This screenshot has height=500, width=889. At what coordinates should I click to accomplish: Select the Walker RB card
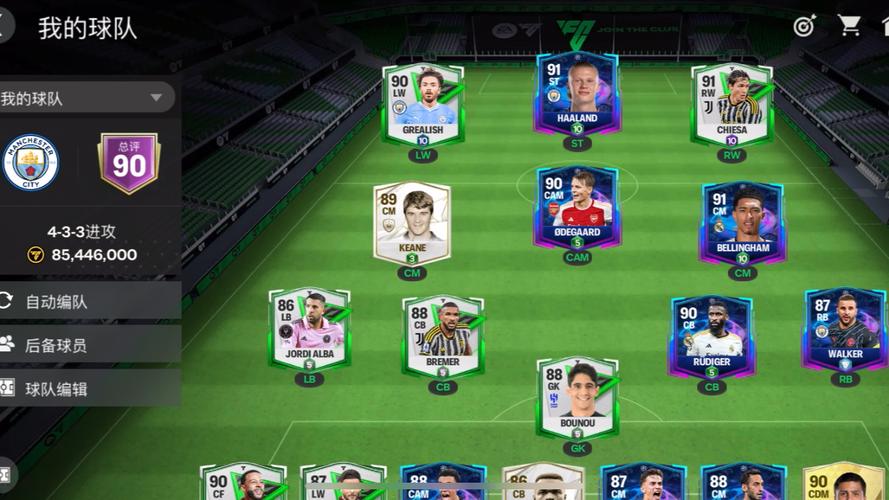[845, 328]
